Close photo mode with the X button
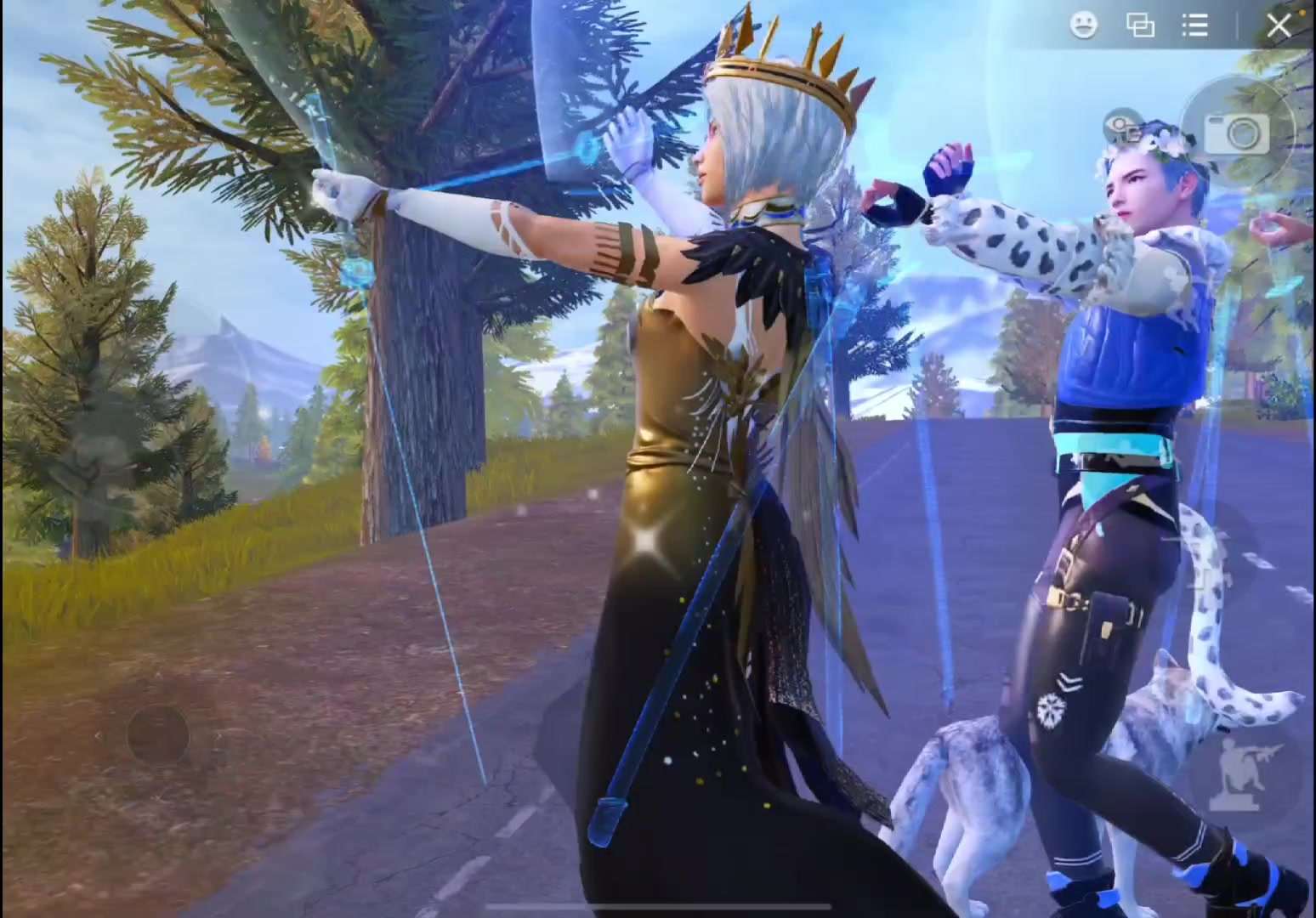The width and height of the screenshot is (1316, 918). coord(1279,25)
